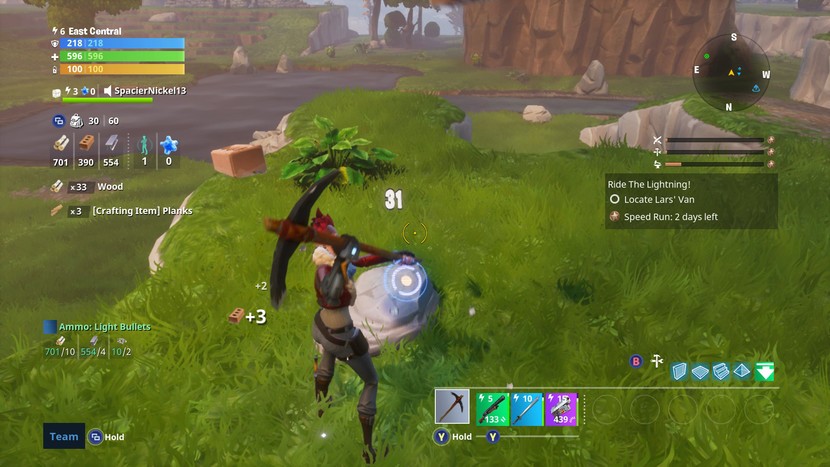Click the blue BluGlo crystal icon
Viewport: 830px width, 467px height.
168,149
